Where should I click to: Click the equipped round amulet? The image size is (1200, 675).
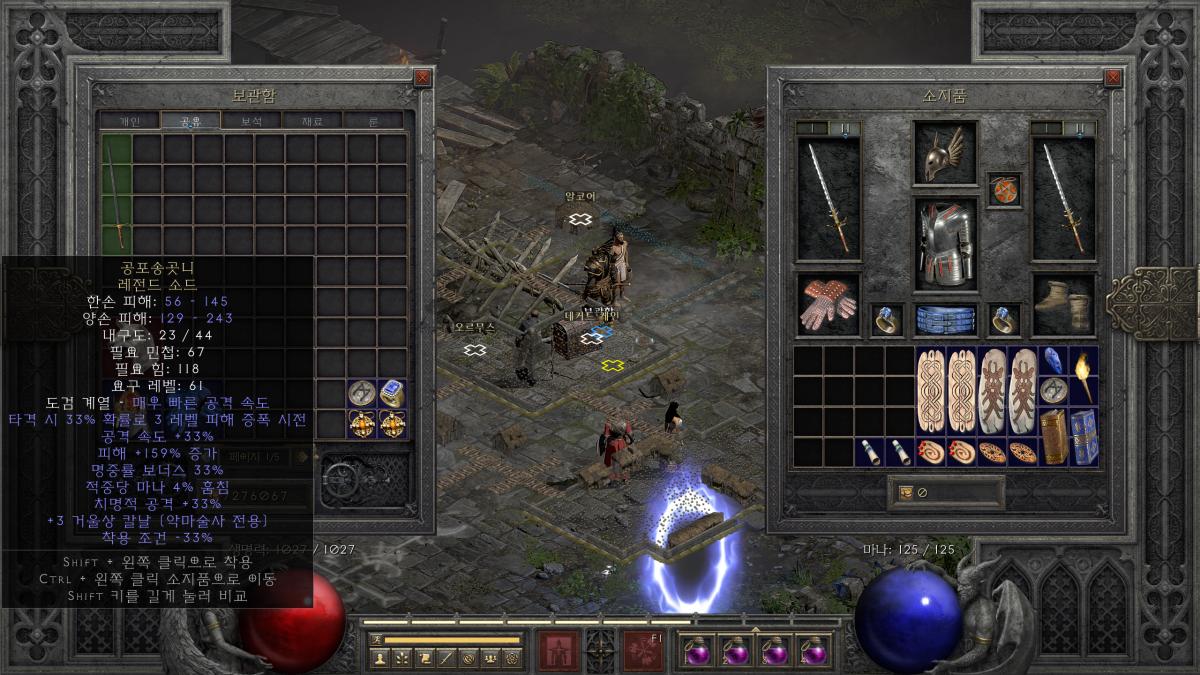pos(1004,190)
